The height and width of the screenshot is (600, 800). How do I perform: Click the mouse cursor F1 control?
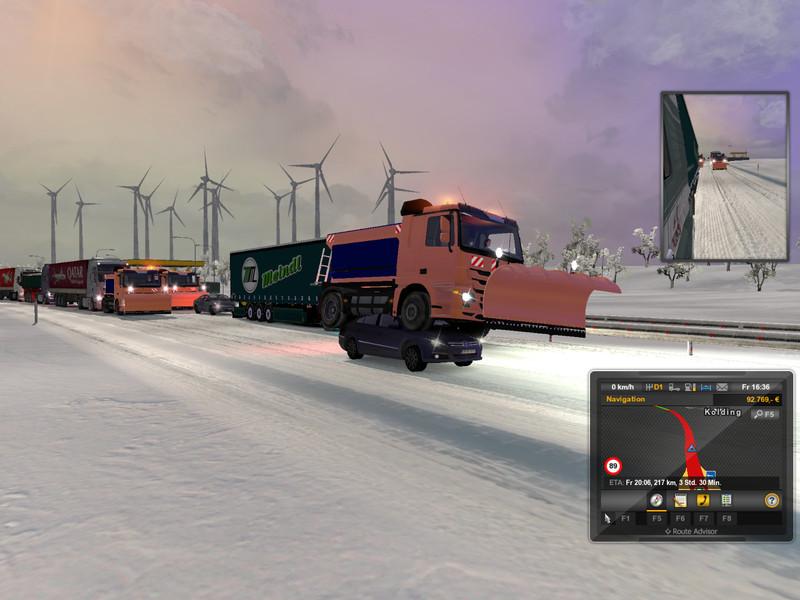[607, 518]
